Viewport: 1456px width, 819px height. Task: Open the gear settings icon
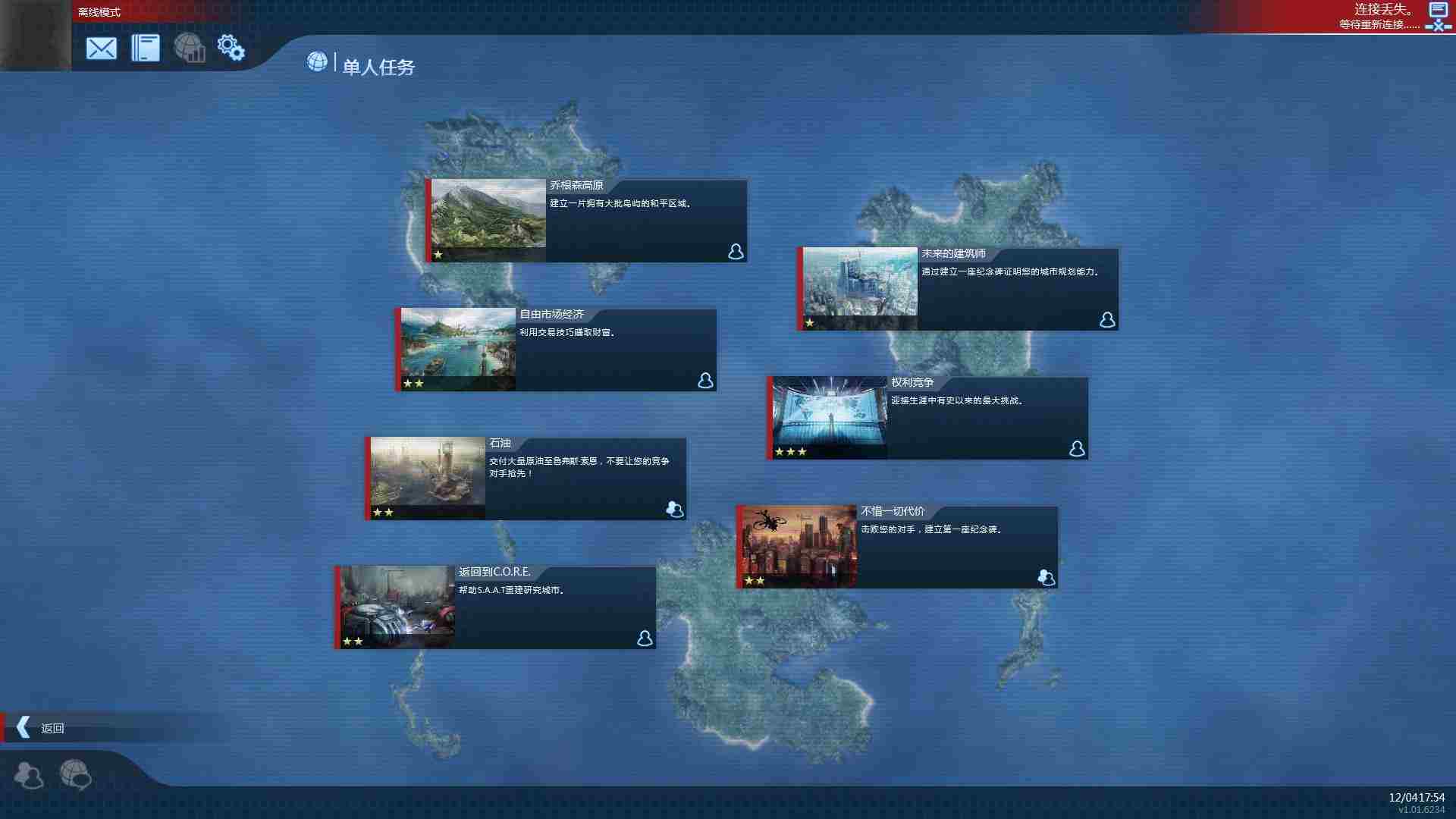point(231,48)
